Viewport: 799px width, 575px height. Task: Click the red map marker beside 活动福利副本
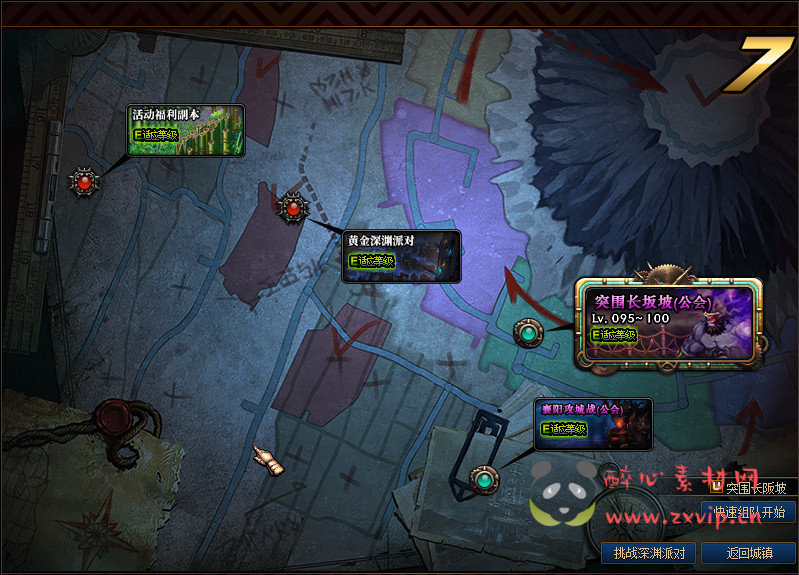coord(84,182)
